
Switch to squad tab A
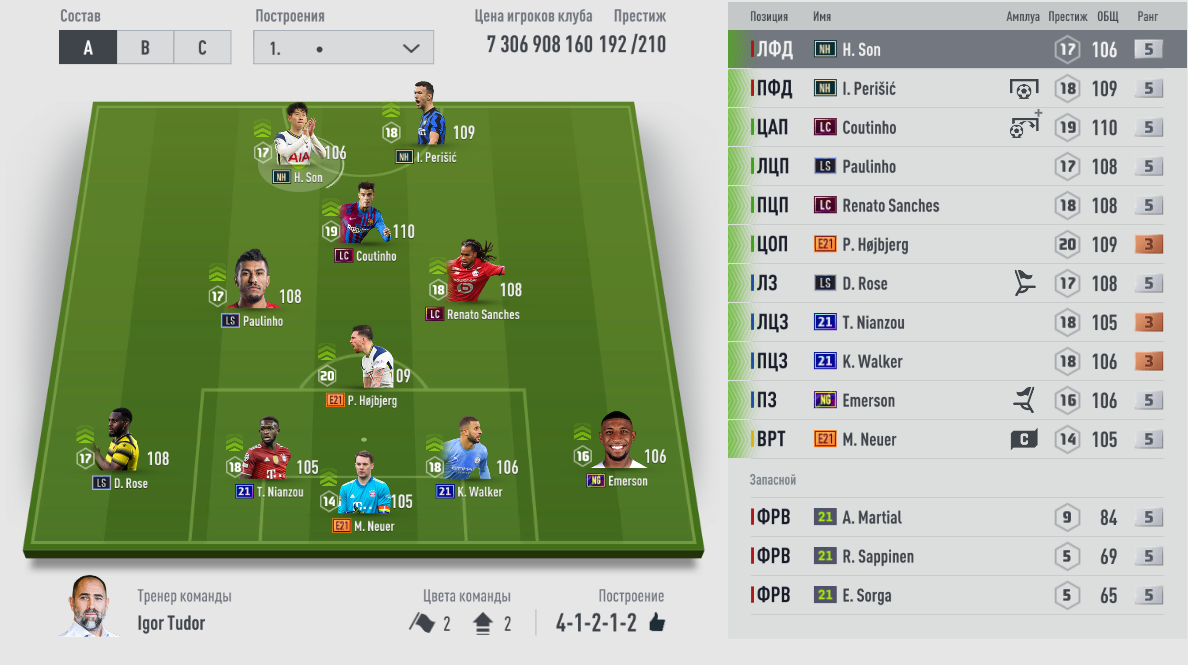[88, 48]
